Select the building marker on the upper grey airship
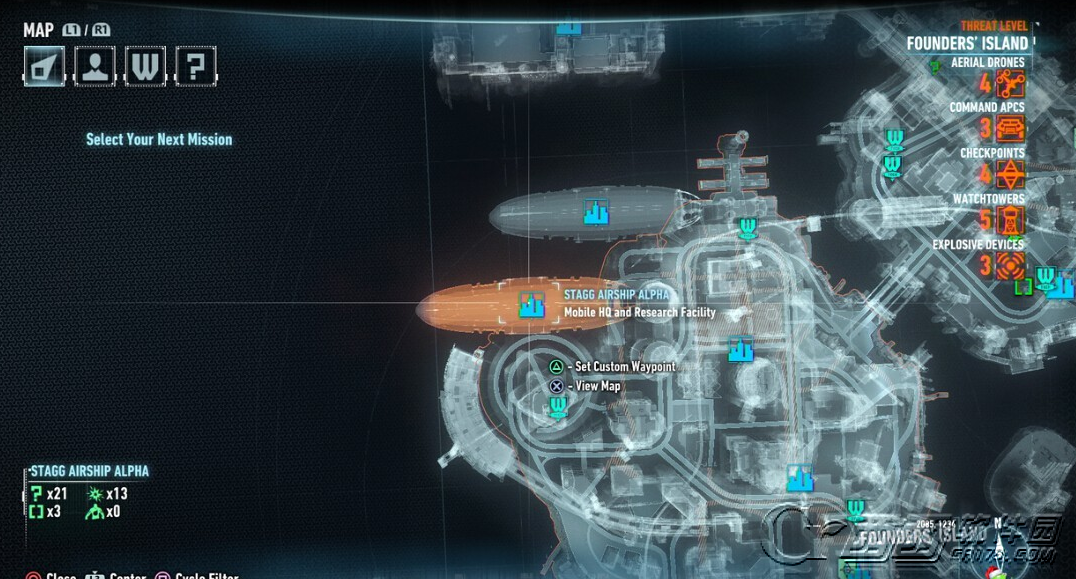 click(x=597, y=211)
